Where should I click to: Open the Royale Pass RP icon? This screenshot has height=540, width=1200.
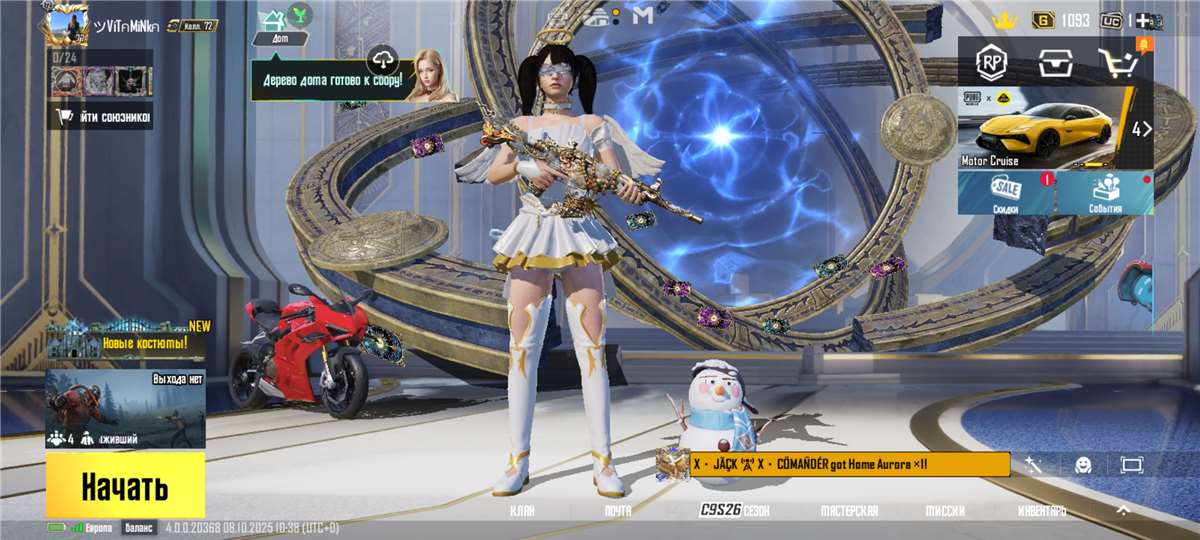pos(991,63)
